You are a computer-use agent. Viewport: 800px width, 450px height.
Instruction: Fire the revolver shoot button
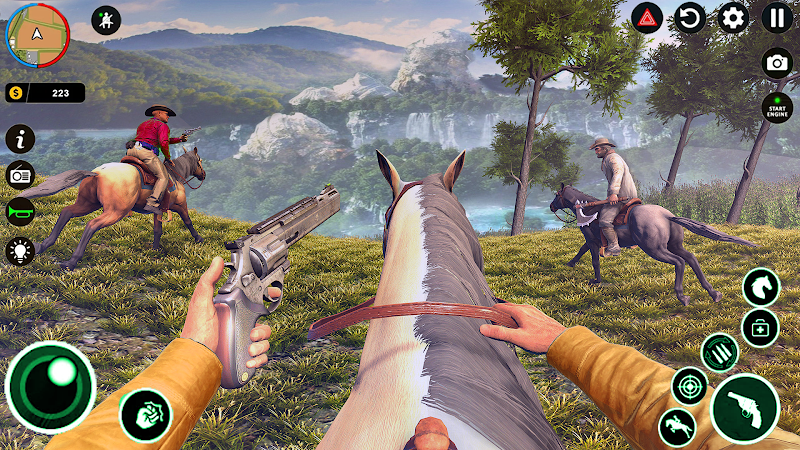coord(745,407)
